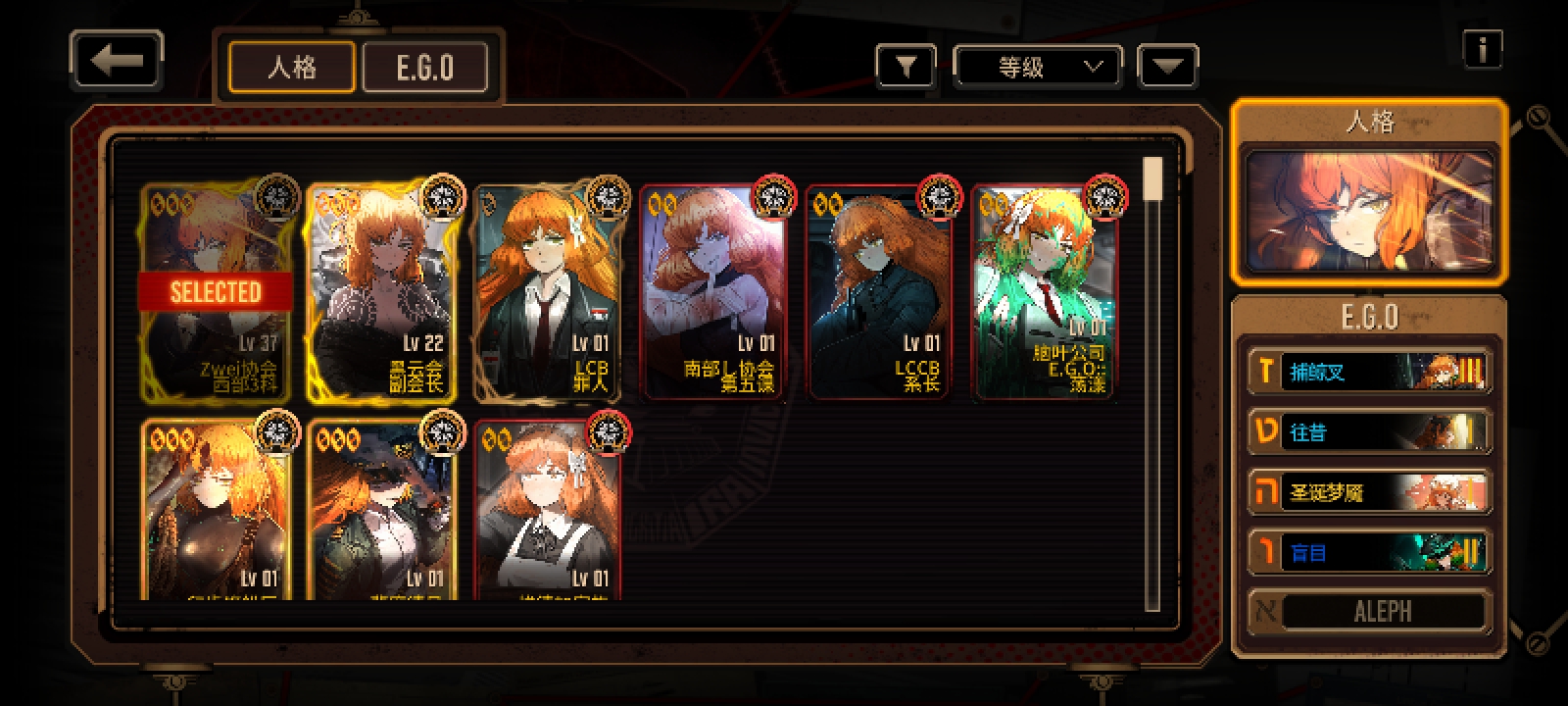Choose the captain hat identity card
Viewport: 1568px width, 706px height.
(383, 510)
